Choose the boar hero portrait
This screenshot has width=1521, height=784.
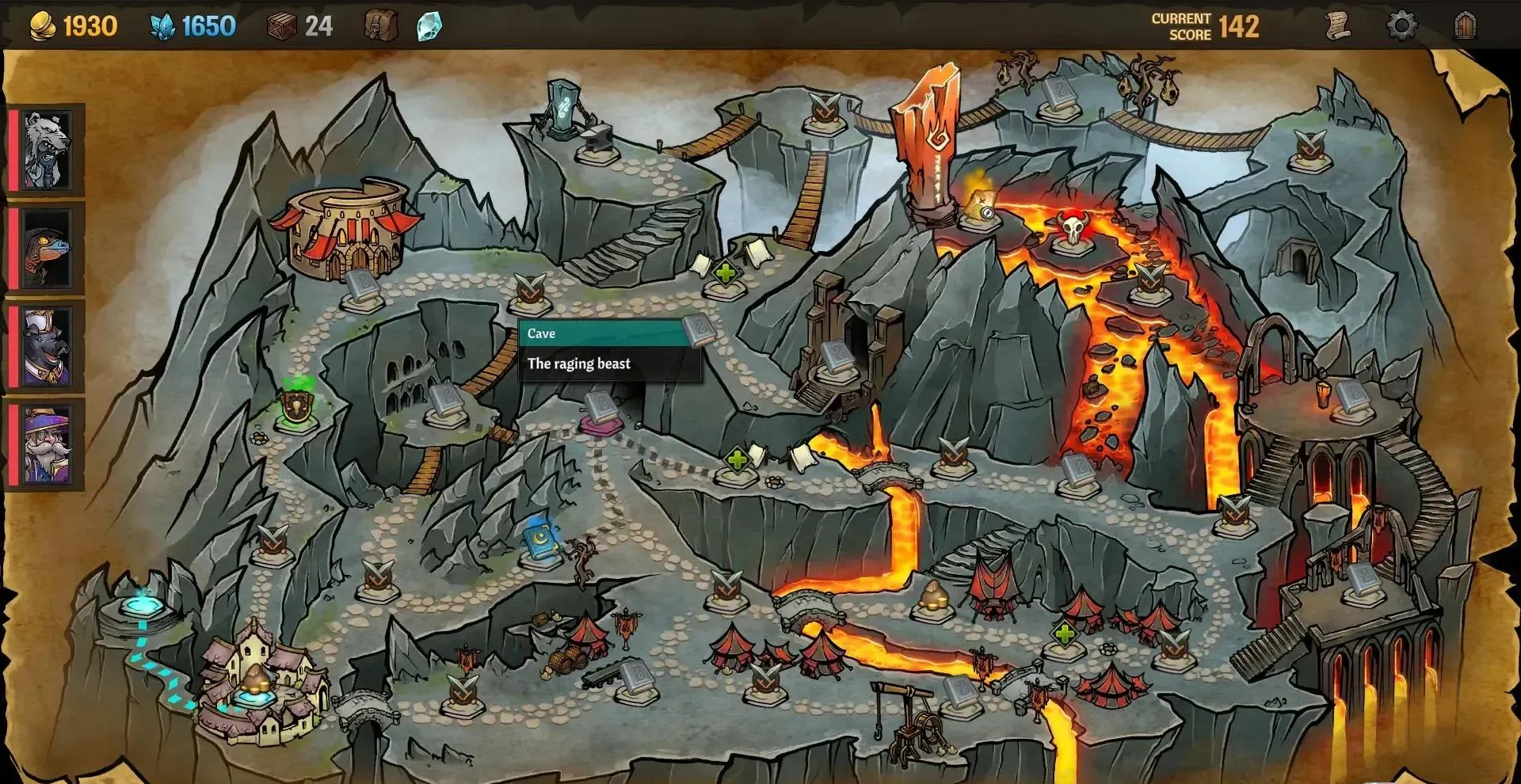coord(47,347)
